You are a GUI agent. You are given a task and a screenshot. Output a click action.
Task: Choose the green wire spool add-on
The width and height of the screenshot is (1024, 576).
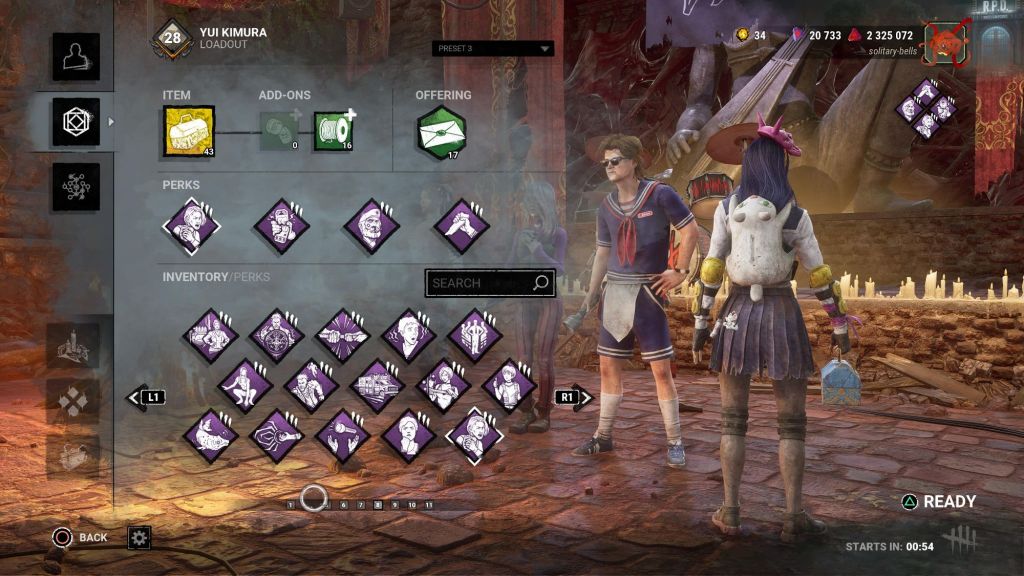tap(333, 132)
